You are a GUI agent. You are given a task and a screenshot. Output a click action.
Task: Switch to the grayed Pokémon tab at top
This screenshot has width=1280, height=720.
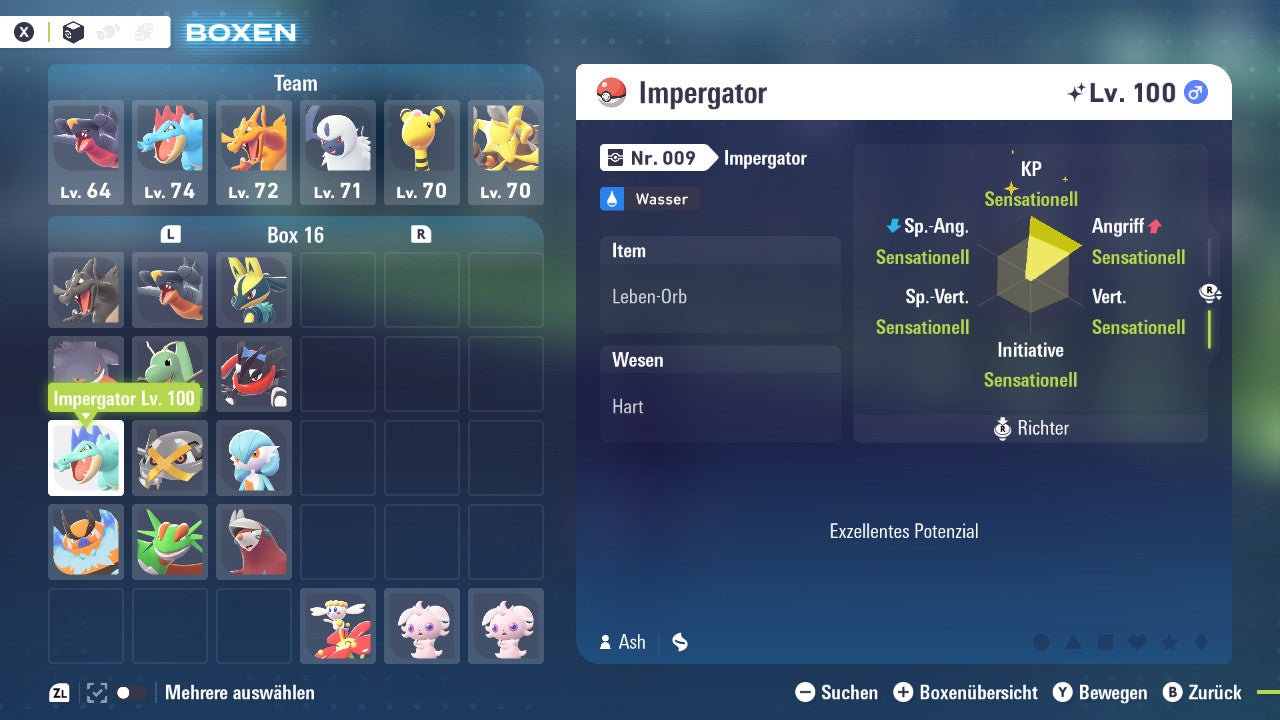tap(107, 31)
